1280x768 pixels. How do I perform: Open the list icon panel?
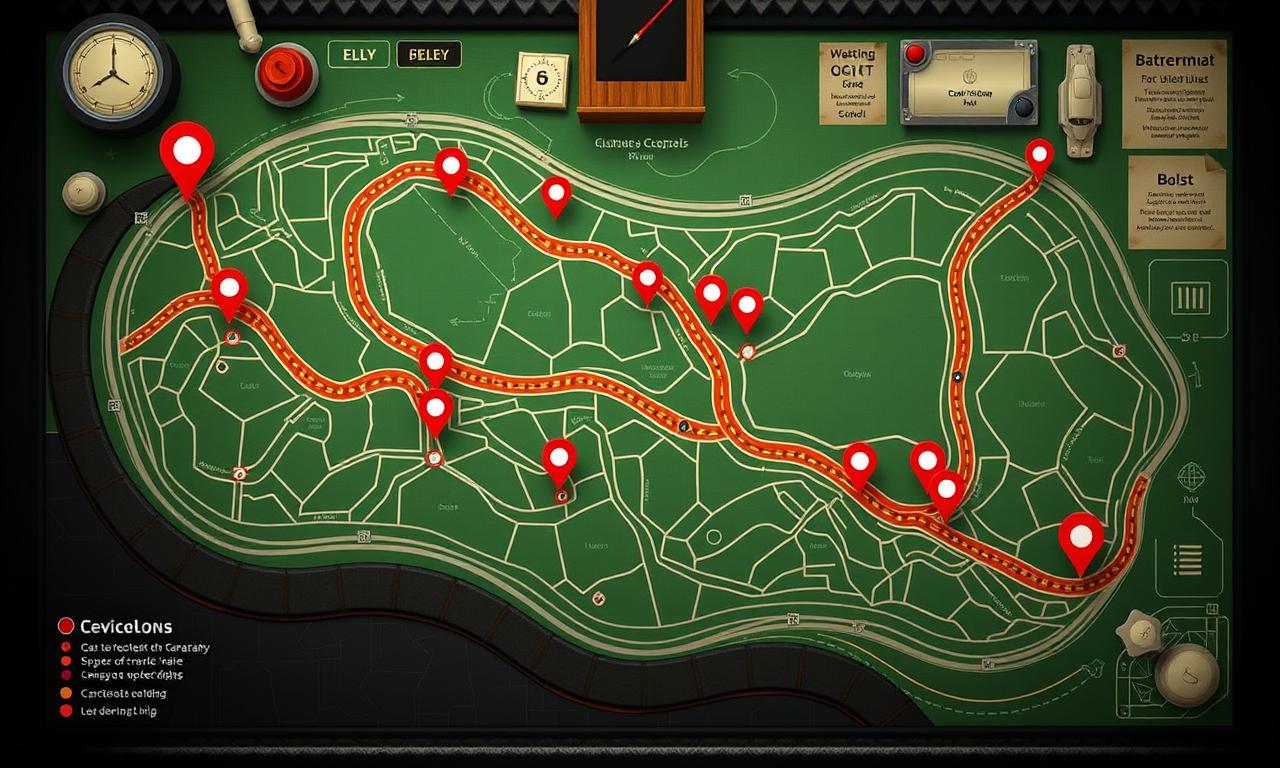coord(1188,560)
